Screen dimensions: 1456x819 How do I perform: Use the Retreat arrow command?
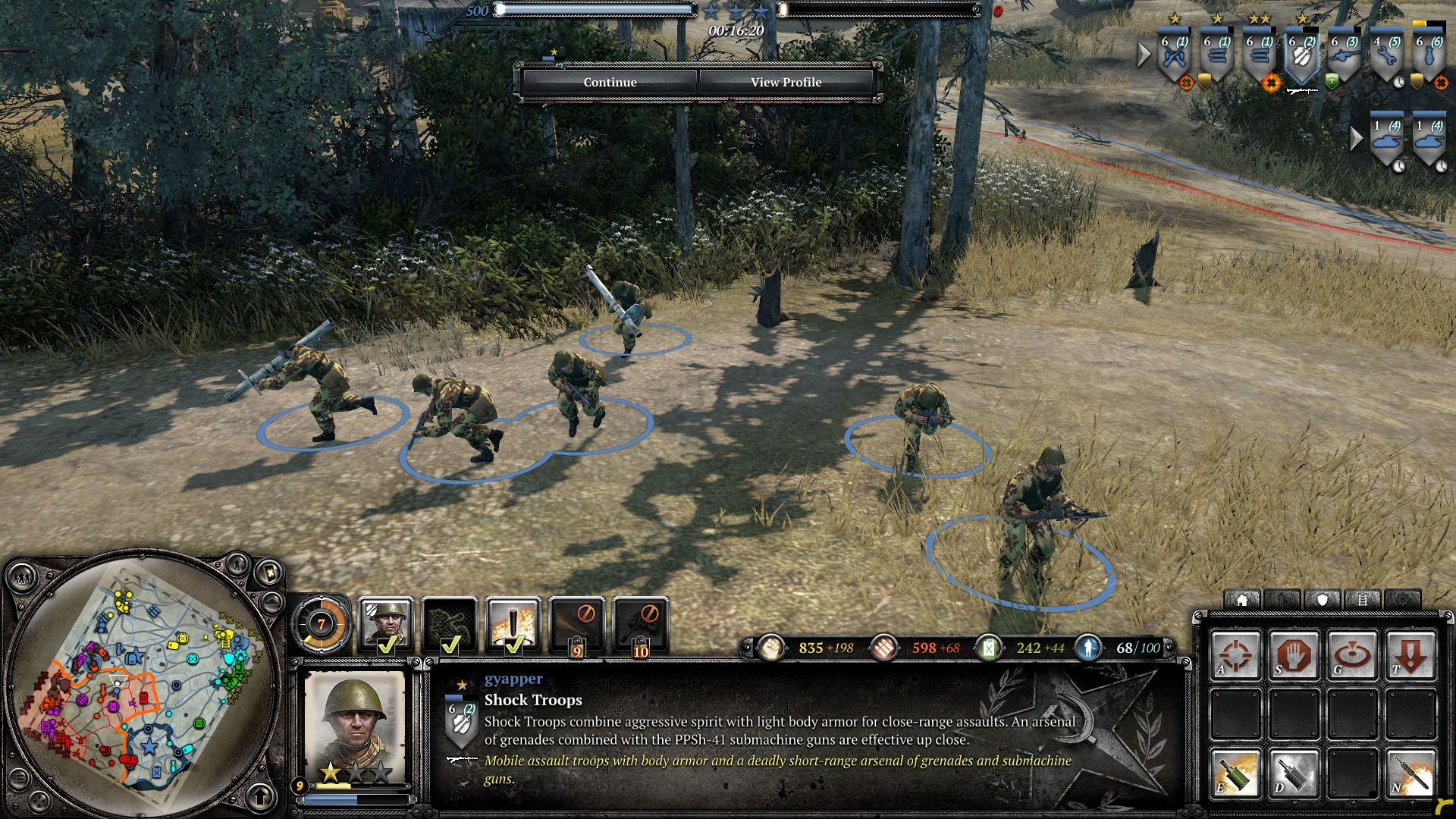(x=1410, y=654)
